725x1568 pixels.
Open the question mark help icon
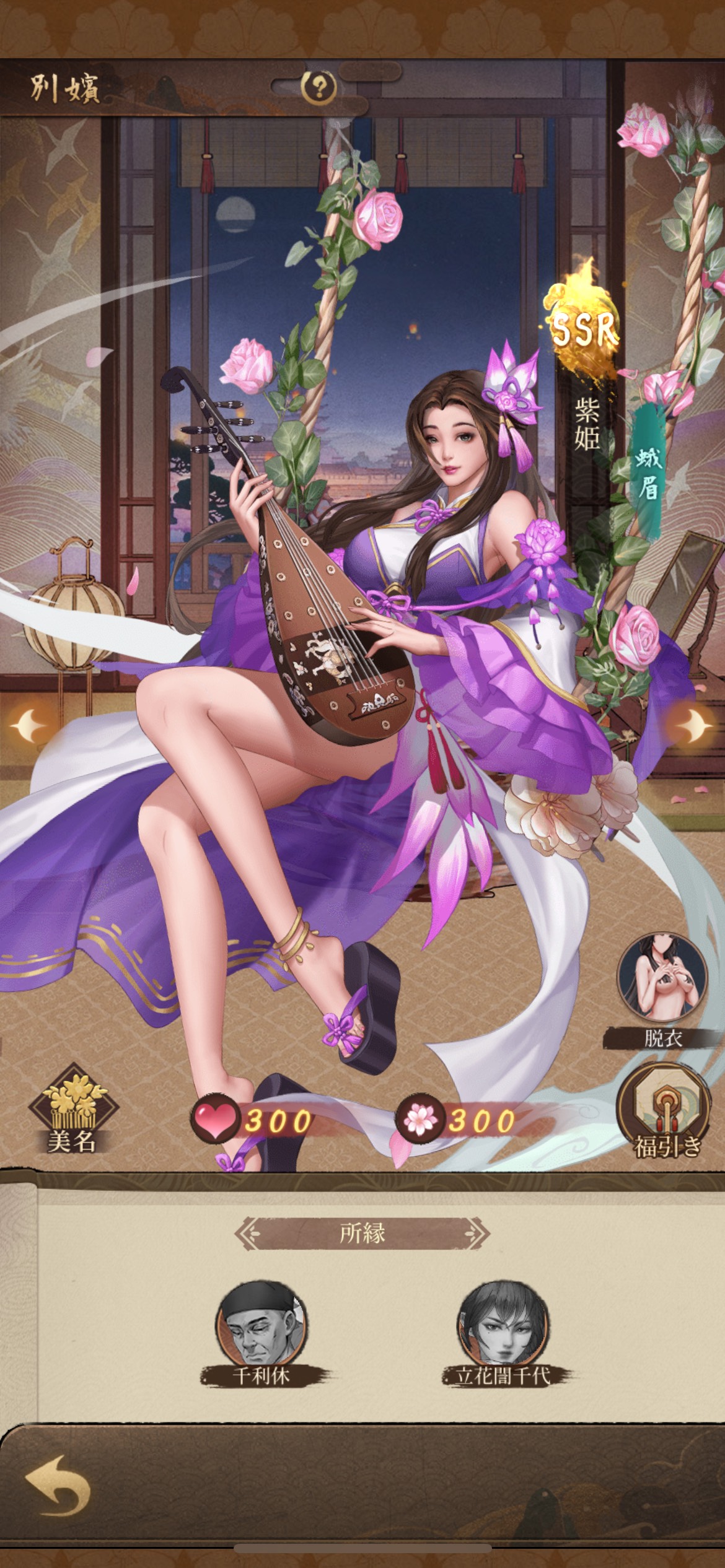coord(319,88)
